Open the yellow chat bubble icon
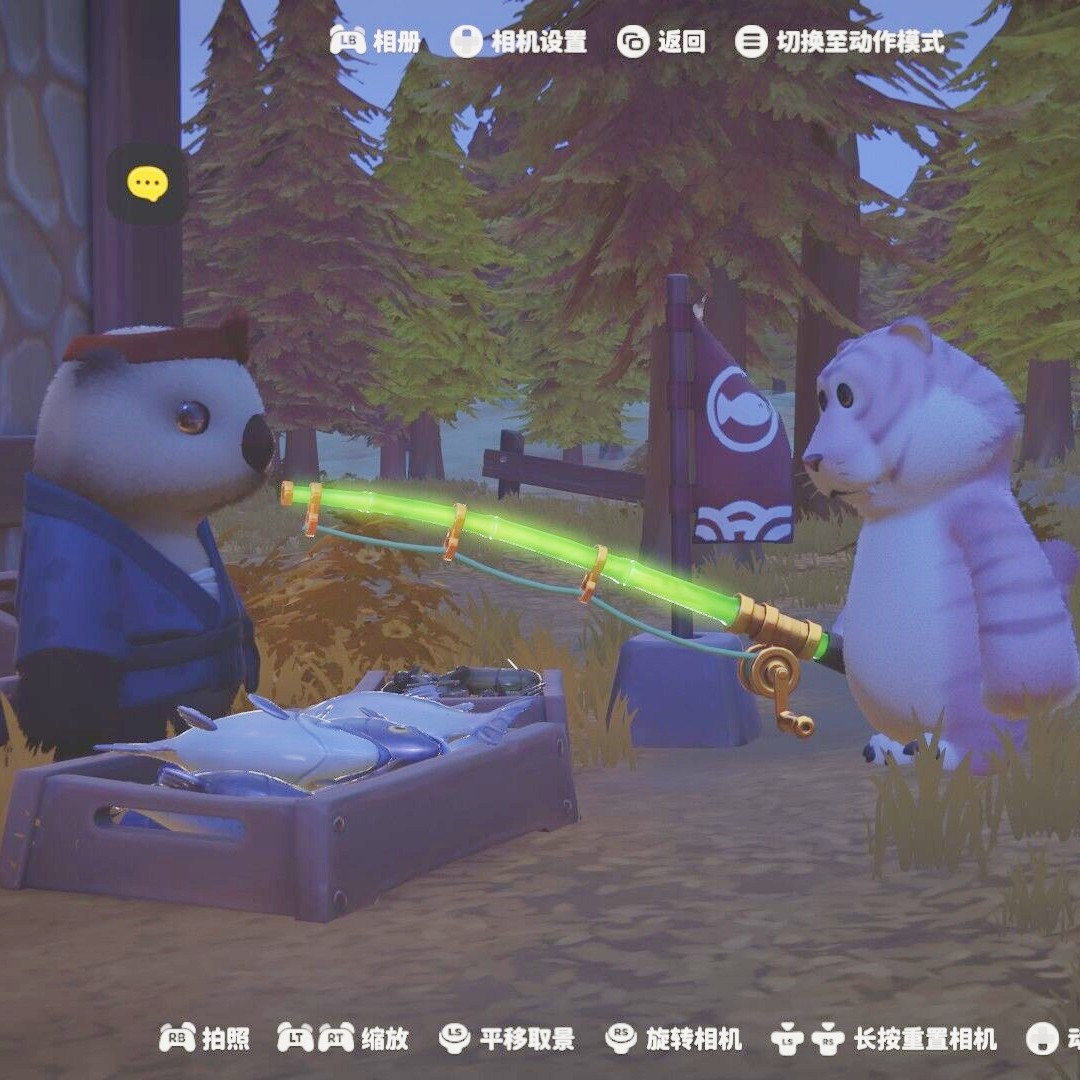Screen dimensions: 1080x1080 [x=147, y=184]
